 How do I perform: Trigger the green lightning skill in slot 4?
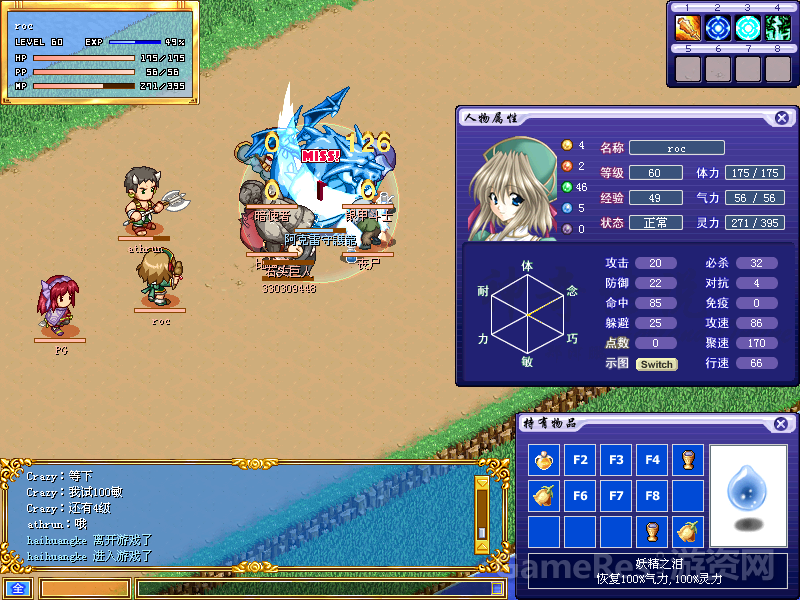[x=778, y=28]
